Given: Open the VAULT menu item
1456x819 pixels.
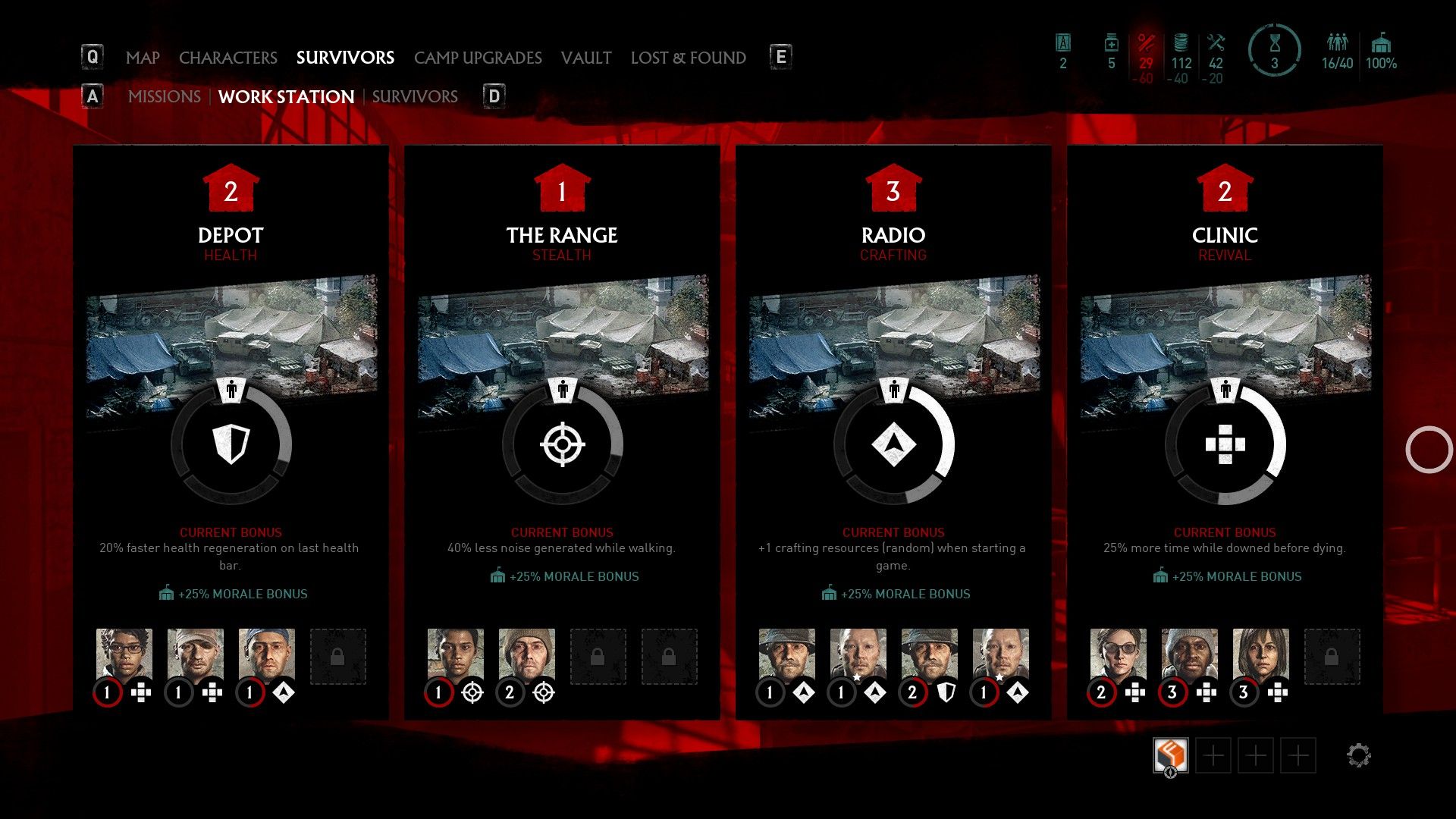Looking at the screenshot, I should point(585,58).
